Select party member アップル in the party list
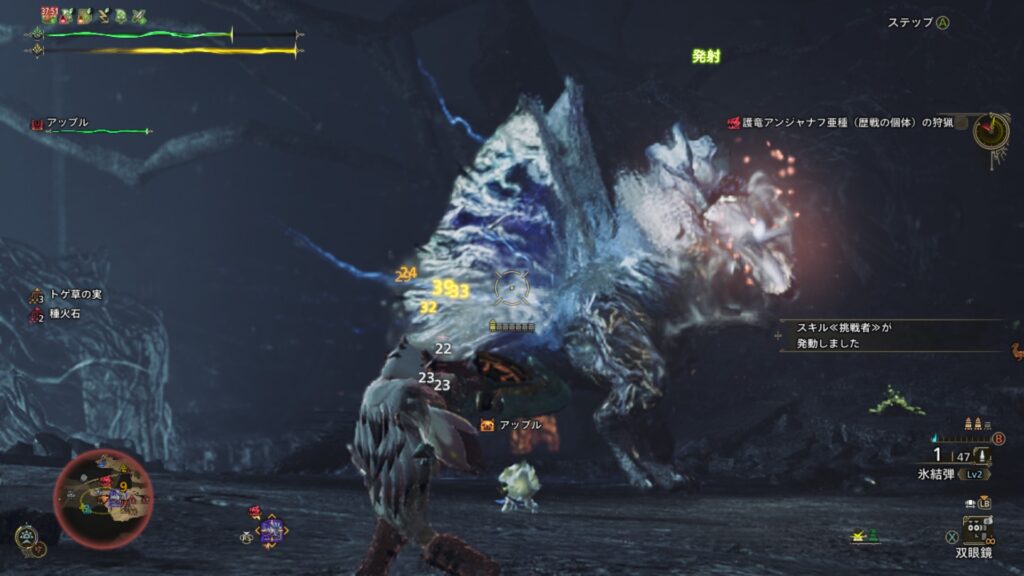 (68, 122)
